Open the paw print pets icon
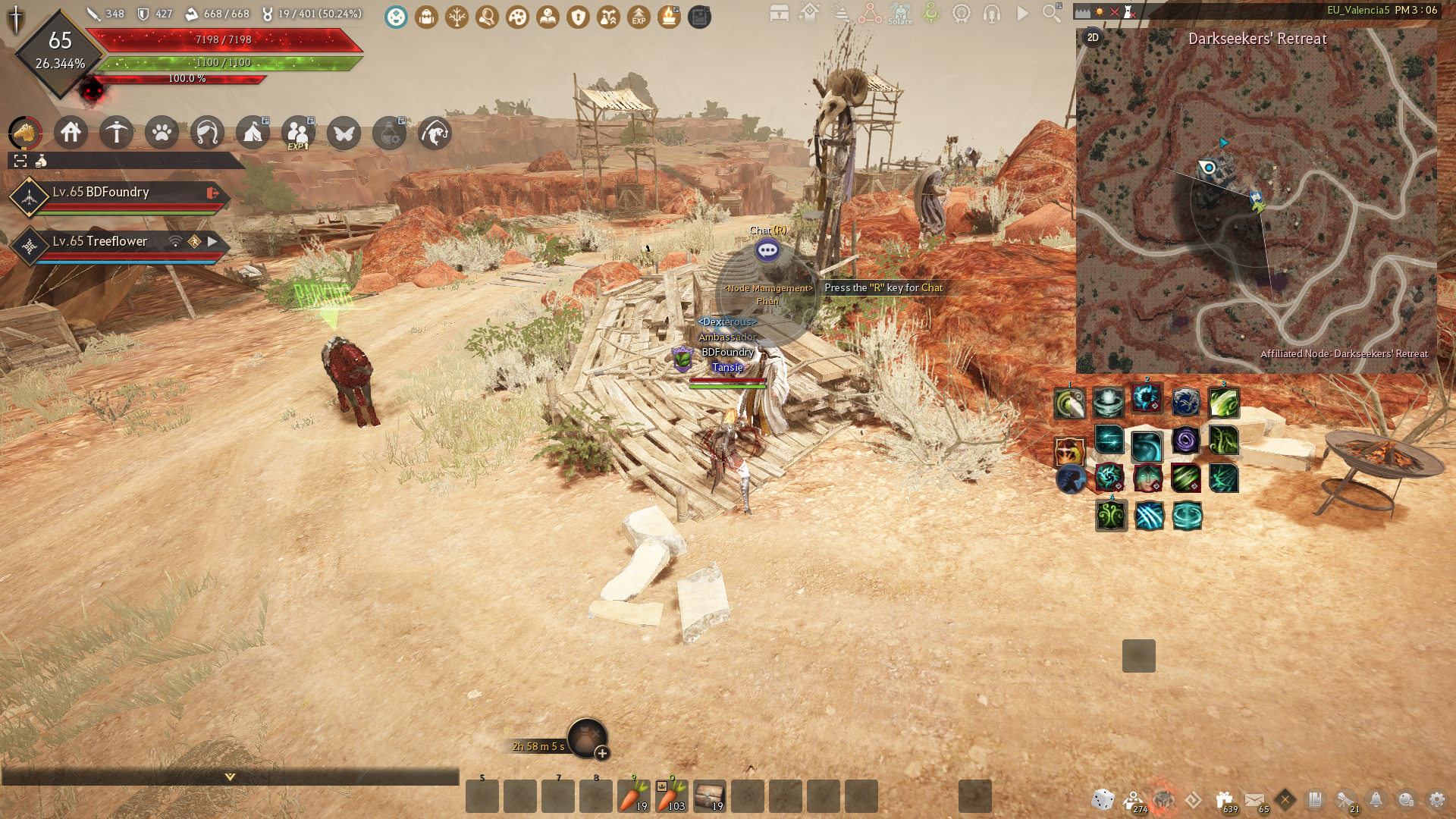Viewport: 1456px width, 819px height. 162,133
